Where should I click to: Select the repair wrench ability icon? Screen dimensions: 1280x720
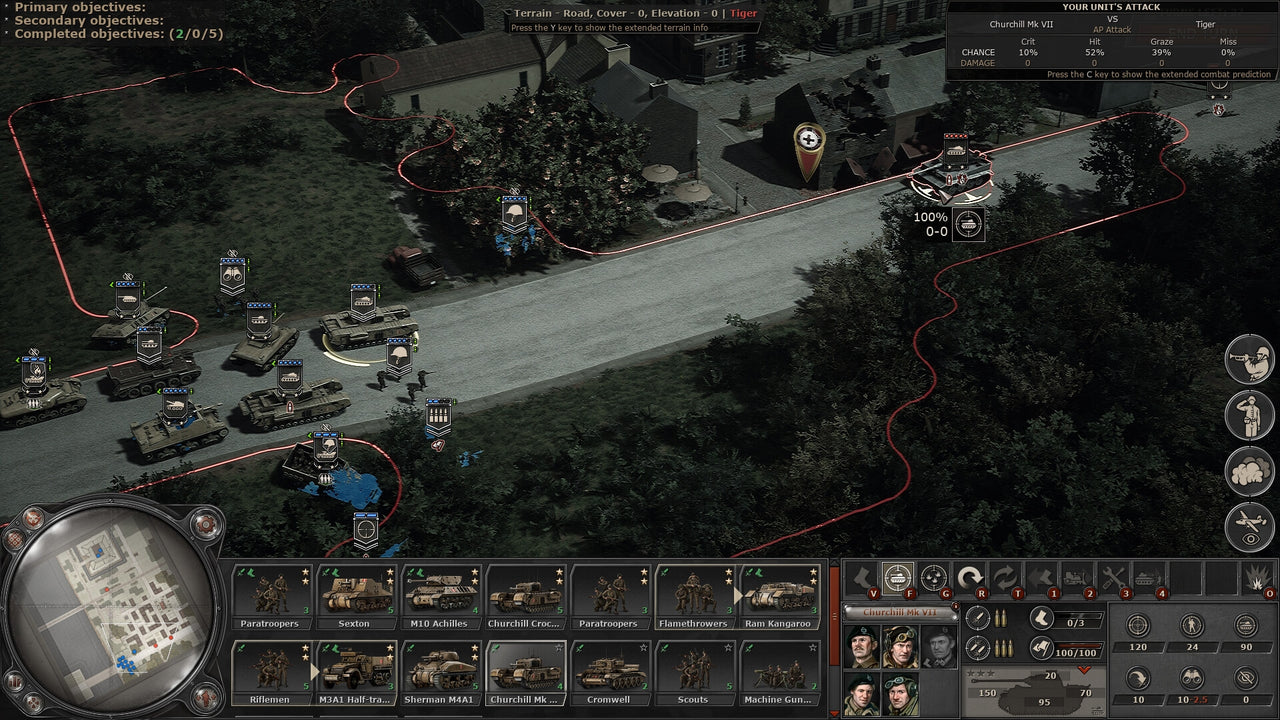click(x=1112, y=576)
